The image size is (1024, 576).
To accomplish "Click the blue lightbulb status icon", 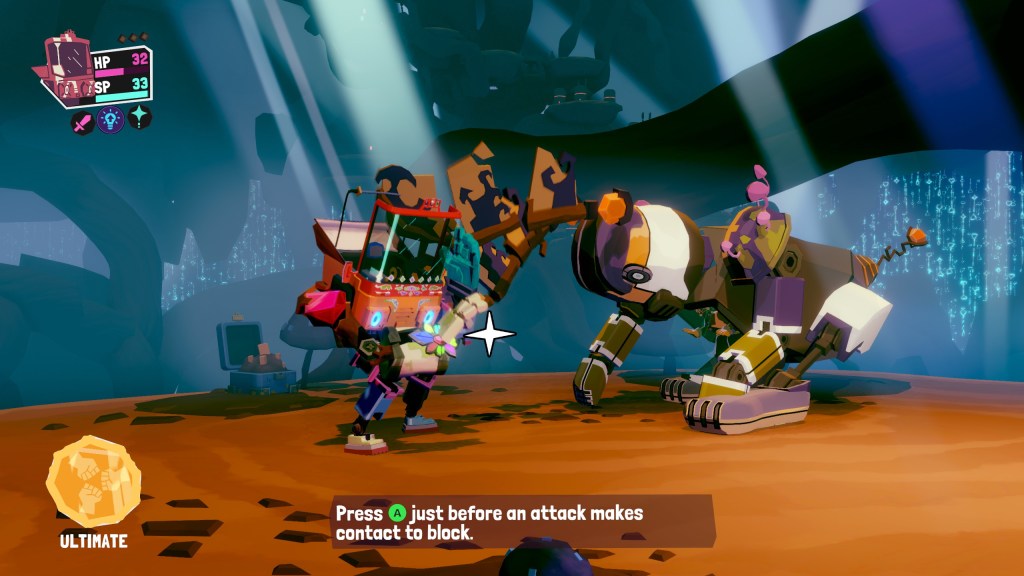I will [111, 121].
